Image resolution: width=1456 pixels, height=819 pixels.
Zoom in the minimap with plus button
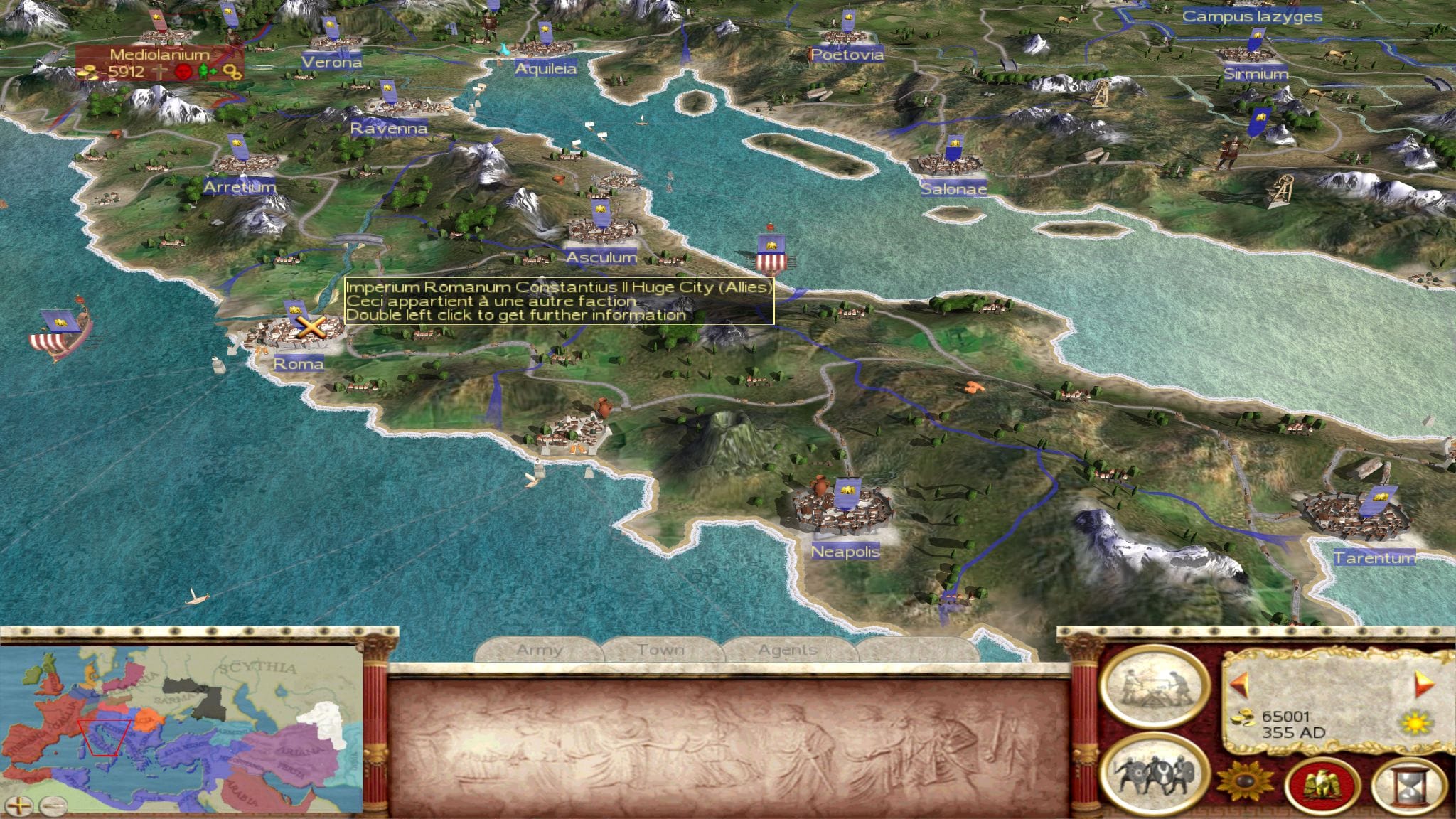coord(20,805)
